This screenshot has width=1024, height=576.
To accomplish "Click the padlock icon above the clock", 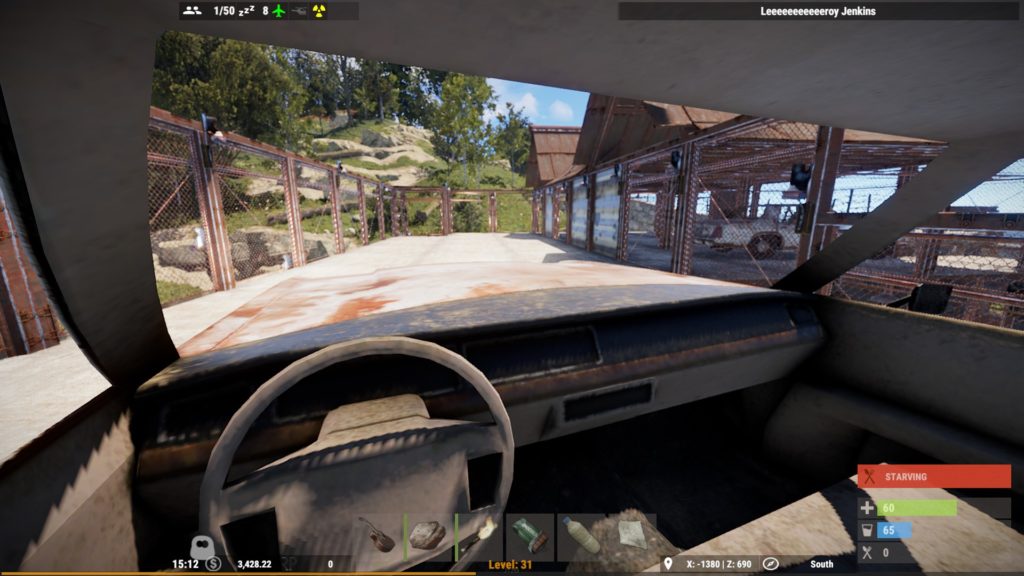I will (200, 547).
